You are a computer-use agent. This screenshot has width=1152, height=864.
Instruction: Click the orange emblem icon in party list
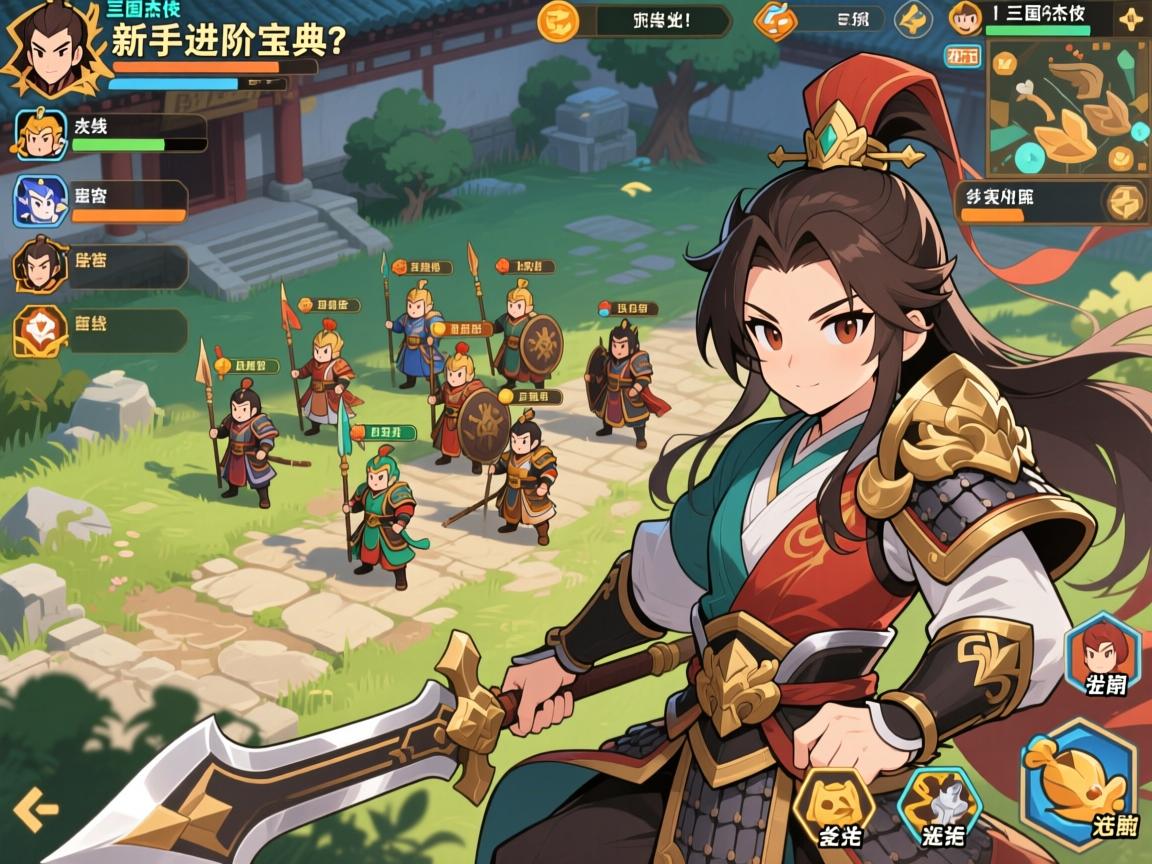tap(40, 331)
